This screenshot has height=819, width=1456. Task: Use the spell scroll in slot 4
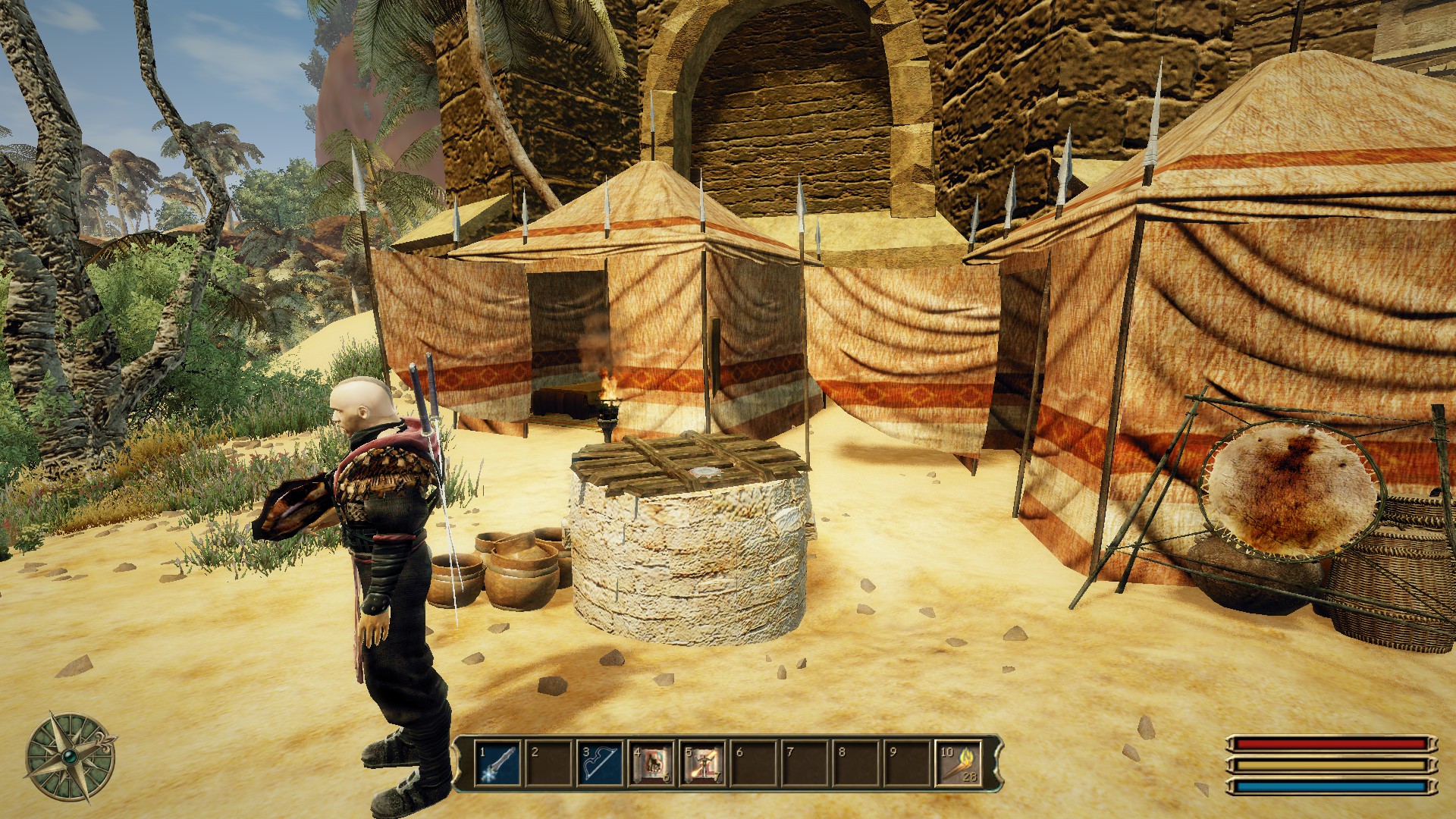point(652,764)
